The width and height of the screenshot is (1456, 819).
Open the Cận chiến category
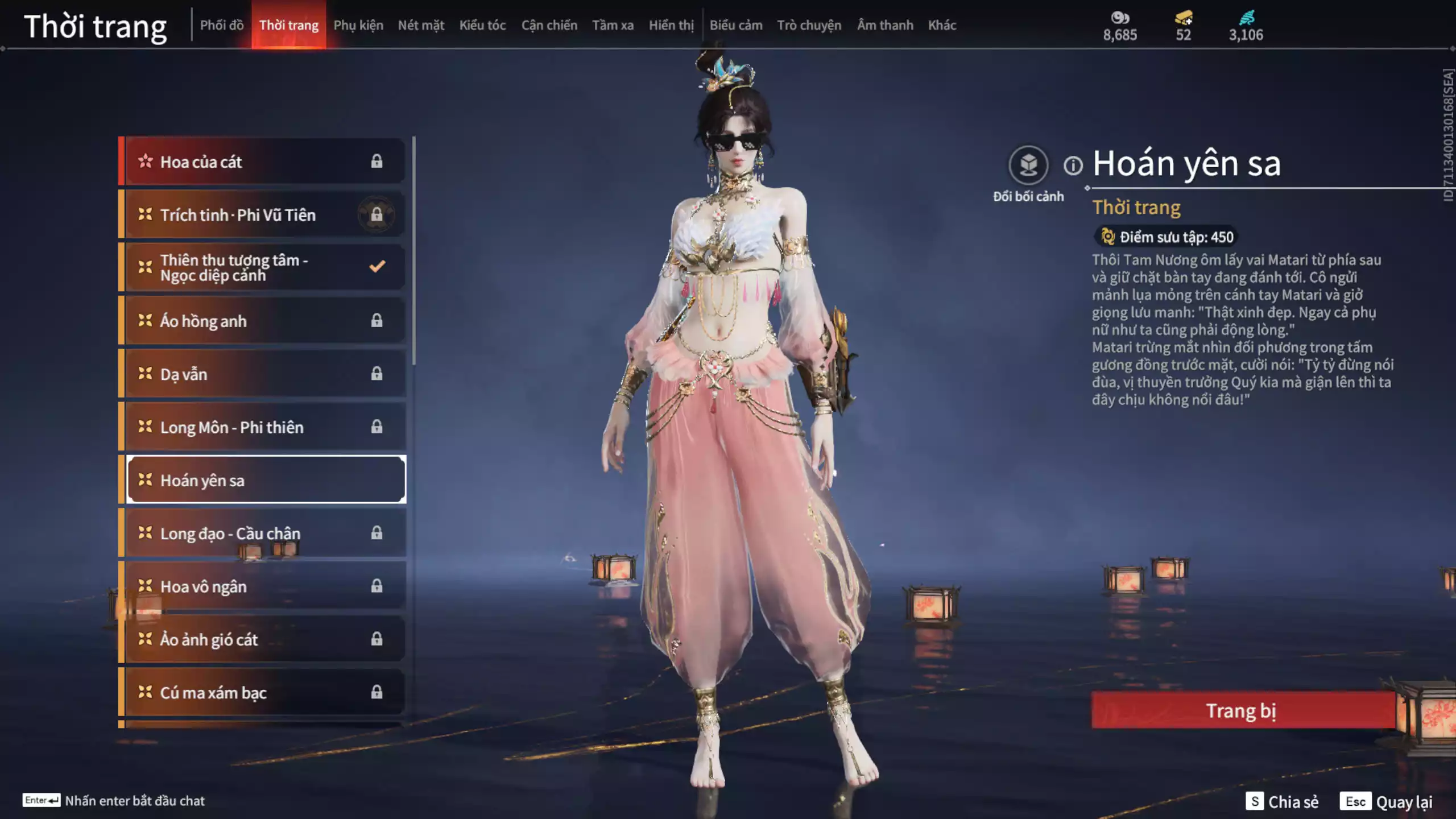point(549,25)
